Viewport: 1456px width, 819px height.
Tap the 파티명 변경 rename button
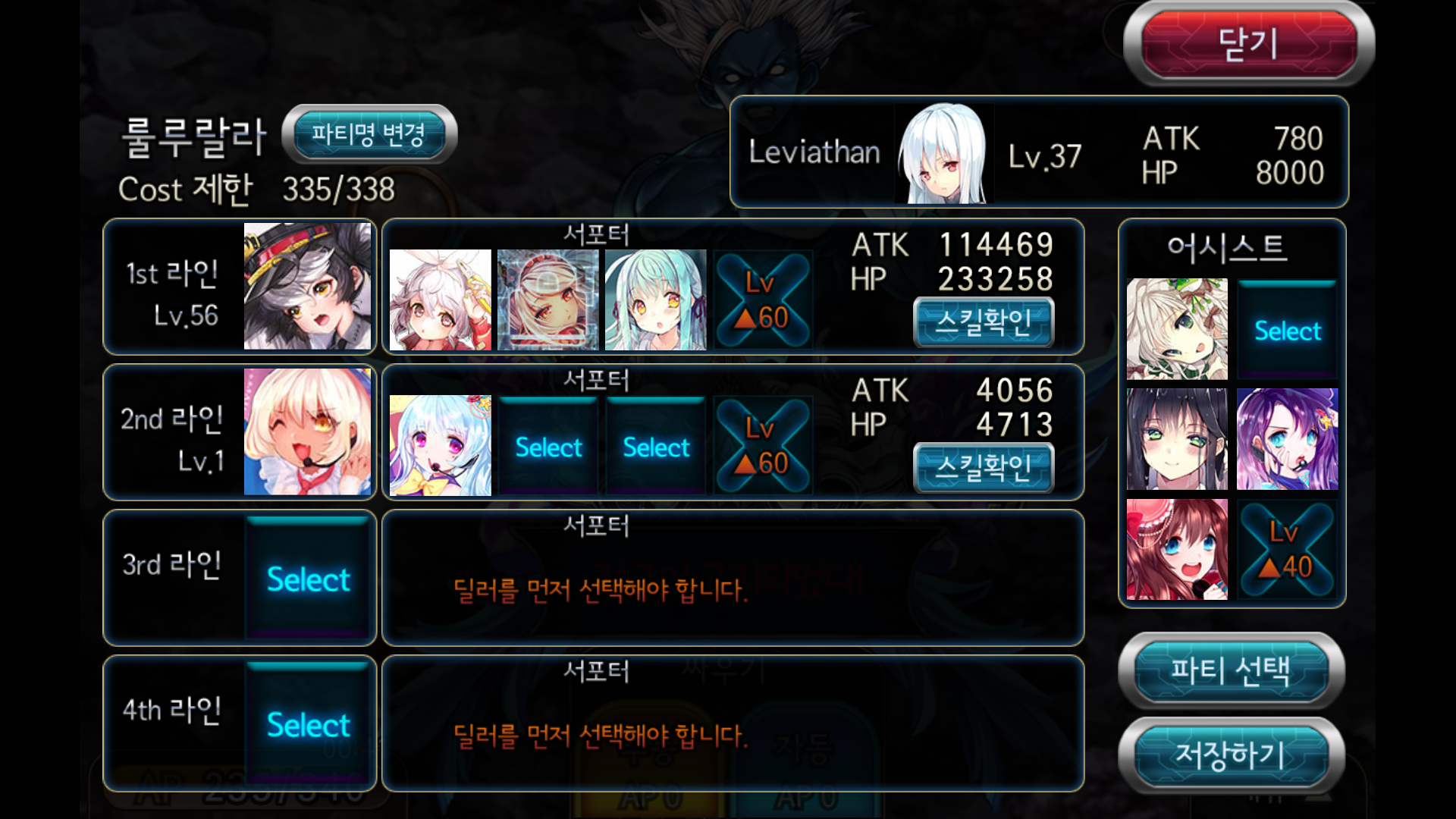pos(369,135)
